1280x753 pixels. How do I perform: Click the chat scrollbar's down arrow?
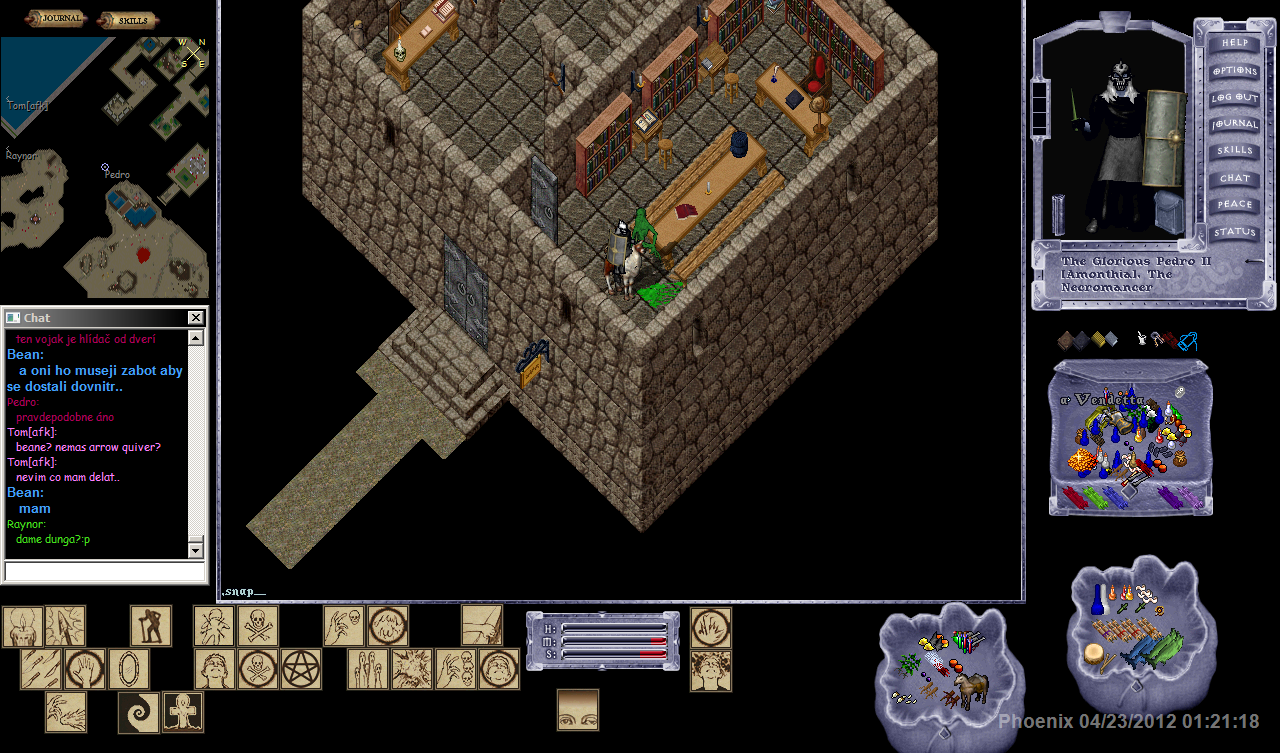coord(195,550)
